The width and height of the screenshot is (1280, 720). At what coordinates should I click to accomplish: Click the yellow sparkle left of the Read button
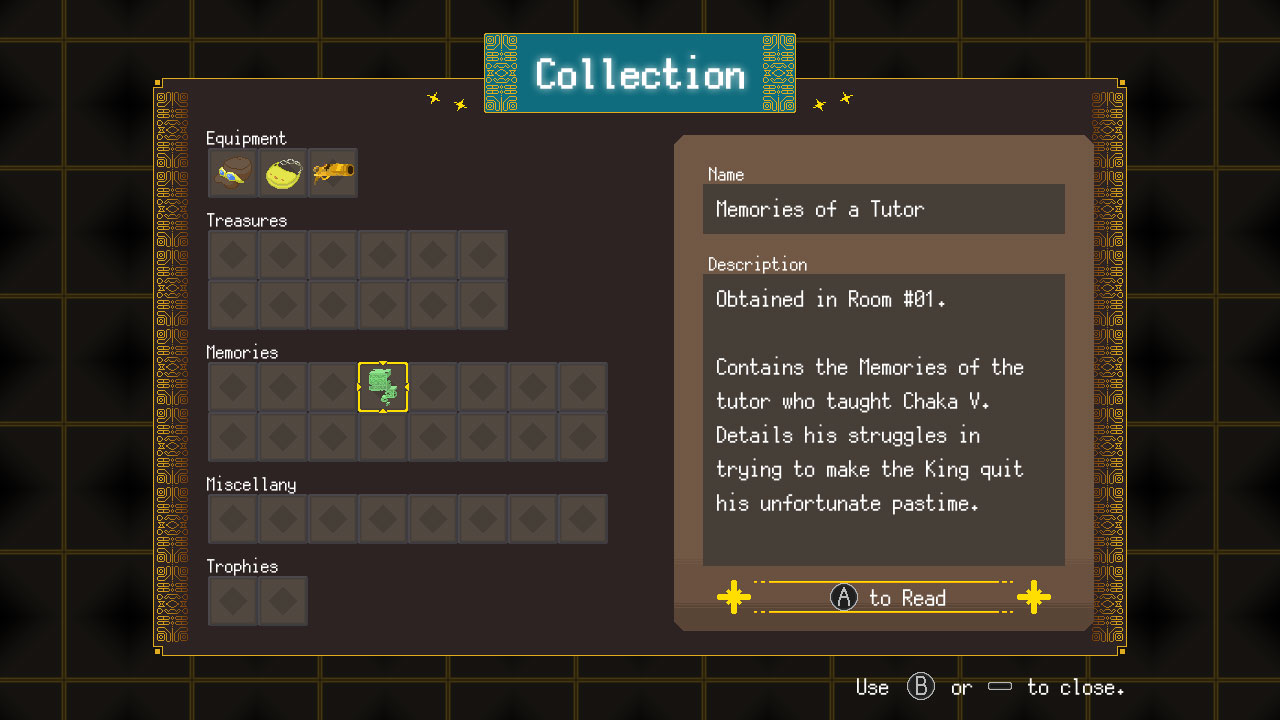pos(734,597)
